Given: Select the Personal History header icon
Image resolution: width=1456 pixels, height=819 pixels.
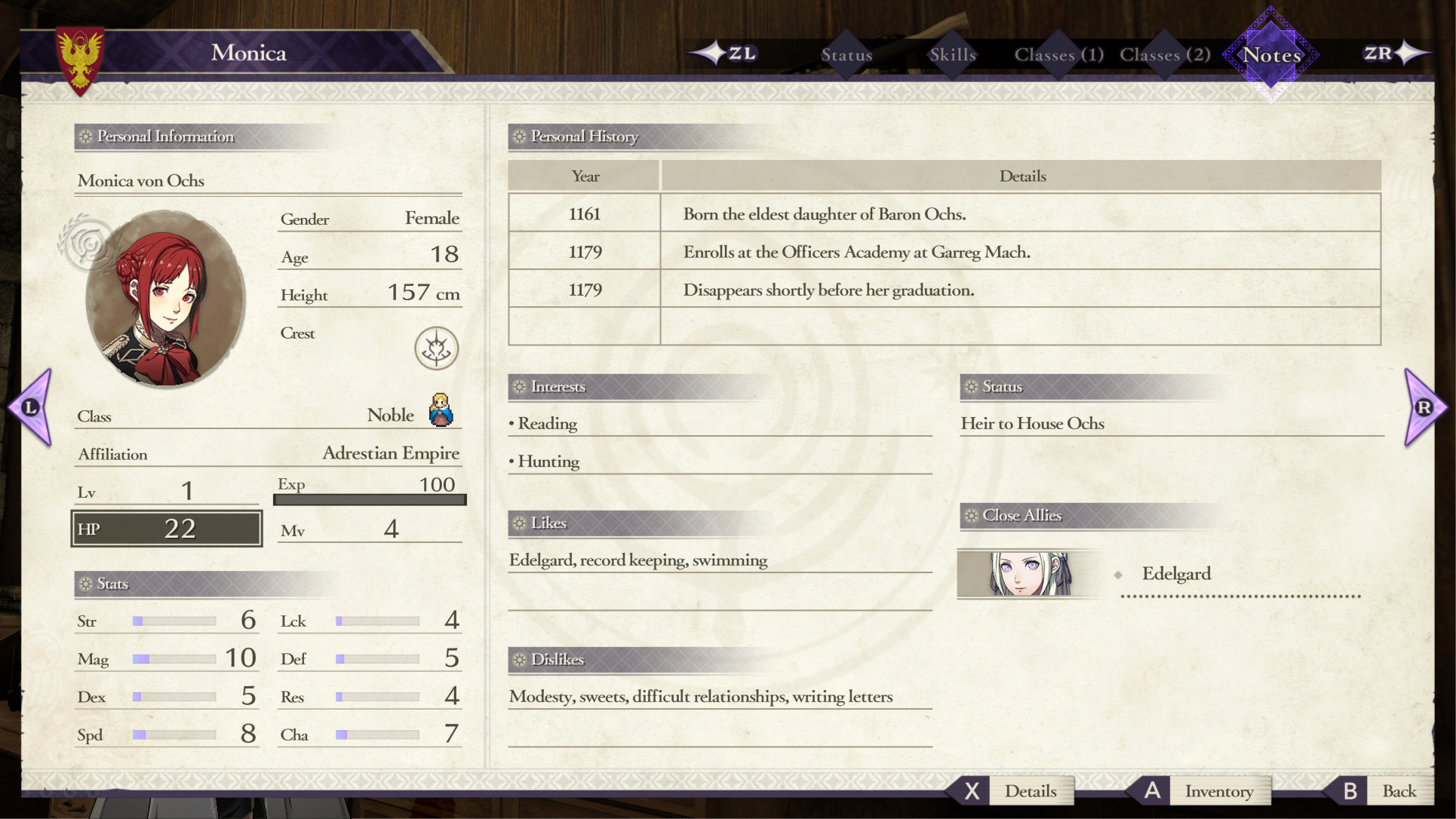Looking at the screenshot, I should 518,137.
